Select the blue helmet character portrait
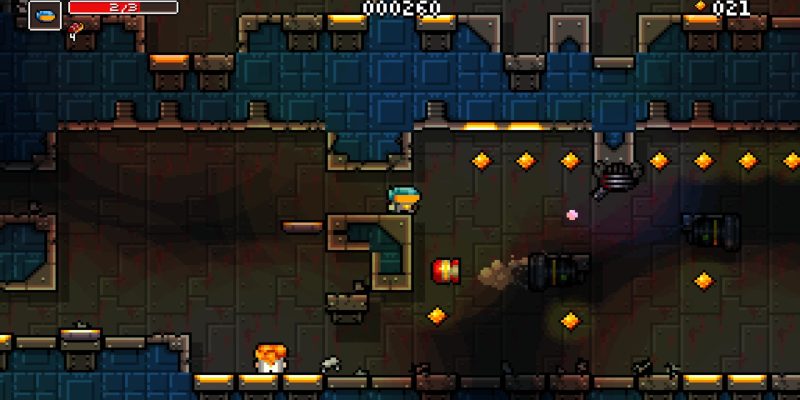The height and width of the screenshot is (400, 800). [x=45, y=14]
